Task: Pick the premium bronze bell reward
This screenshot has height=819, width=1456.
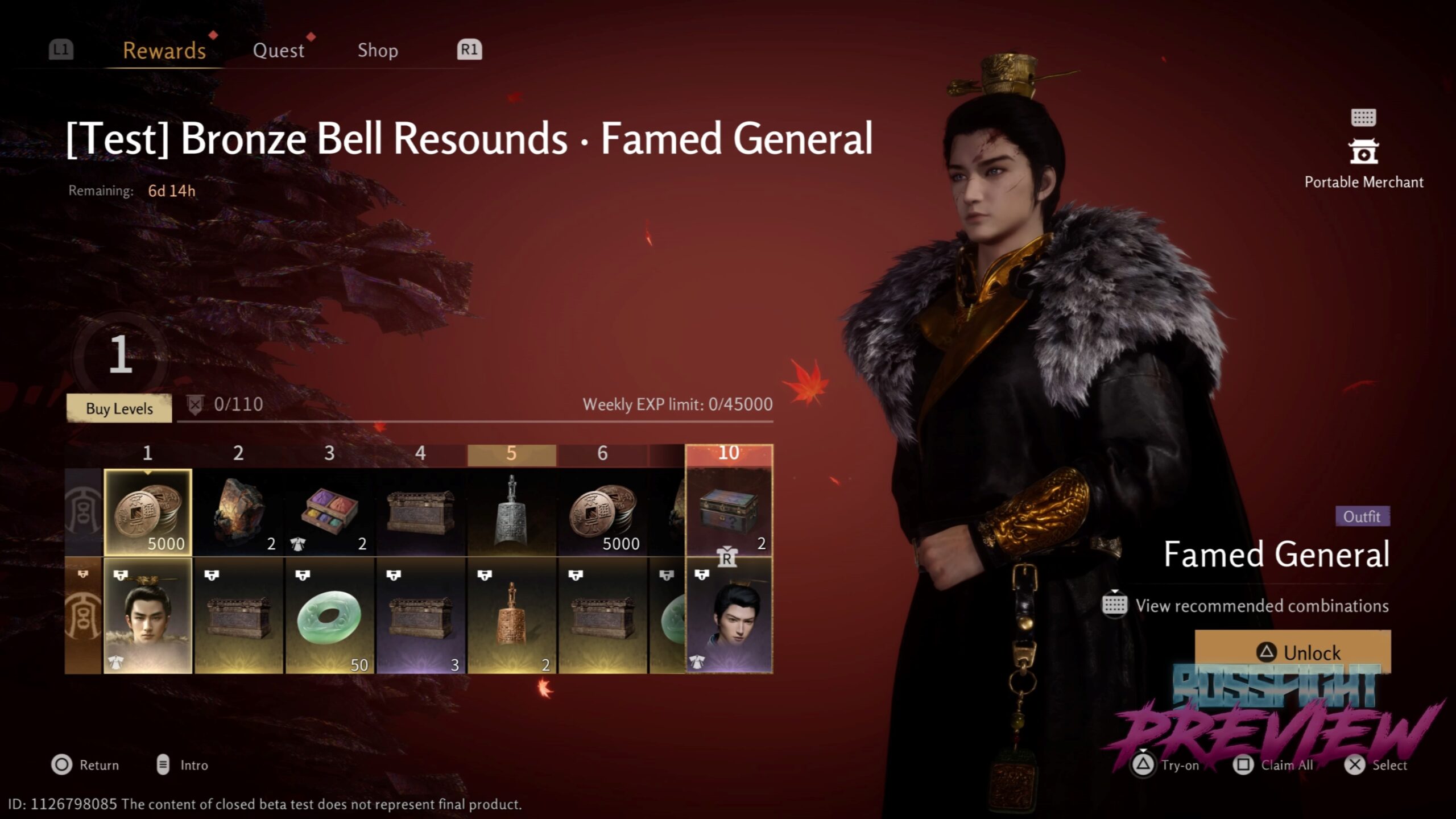Action: (512, 616)
